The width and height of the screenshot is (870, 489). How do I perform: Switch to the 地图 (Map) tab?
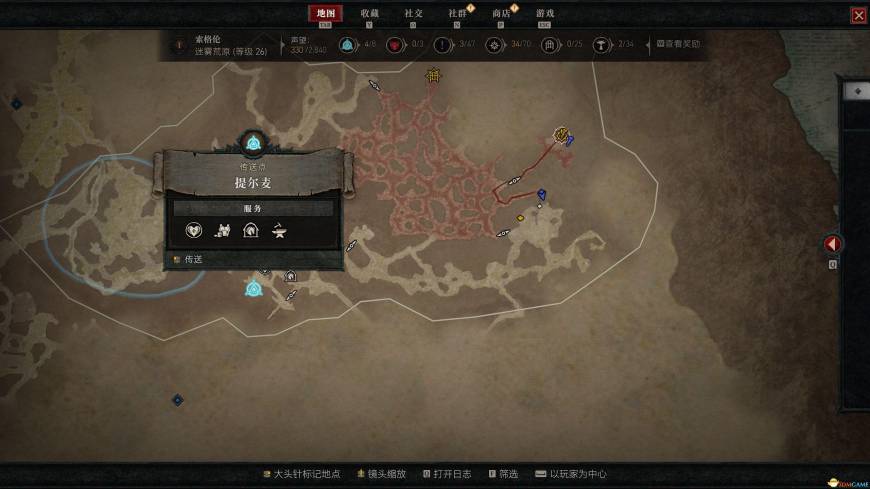pyautogui.click(x=325, y=13)
